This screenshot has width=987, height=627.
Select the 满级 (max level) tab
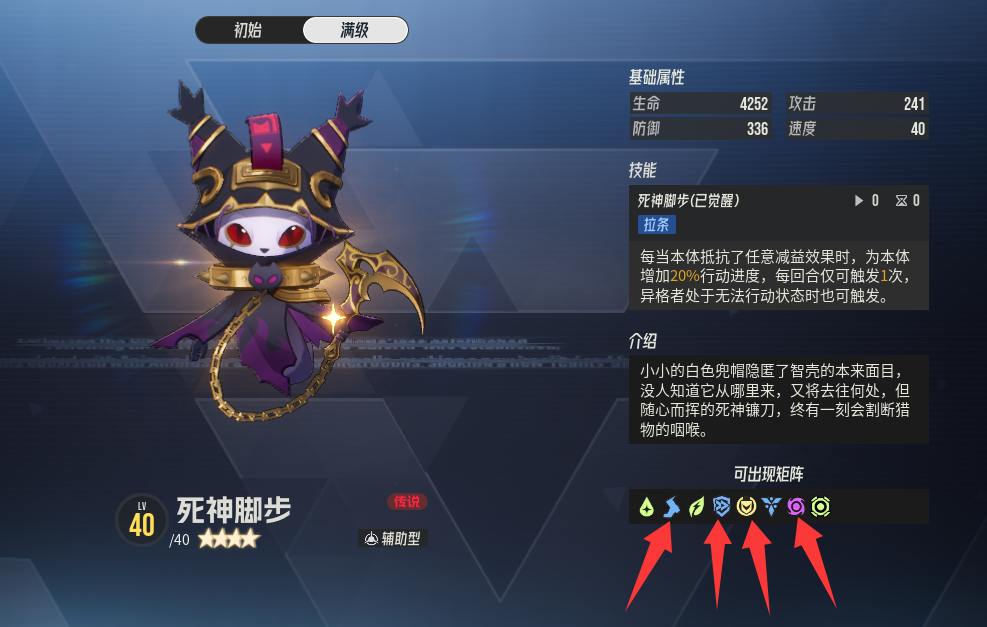pos(355,30)
